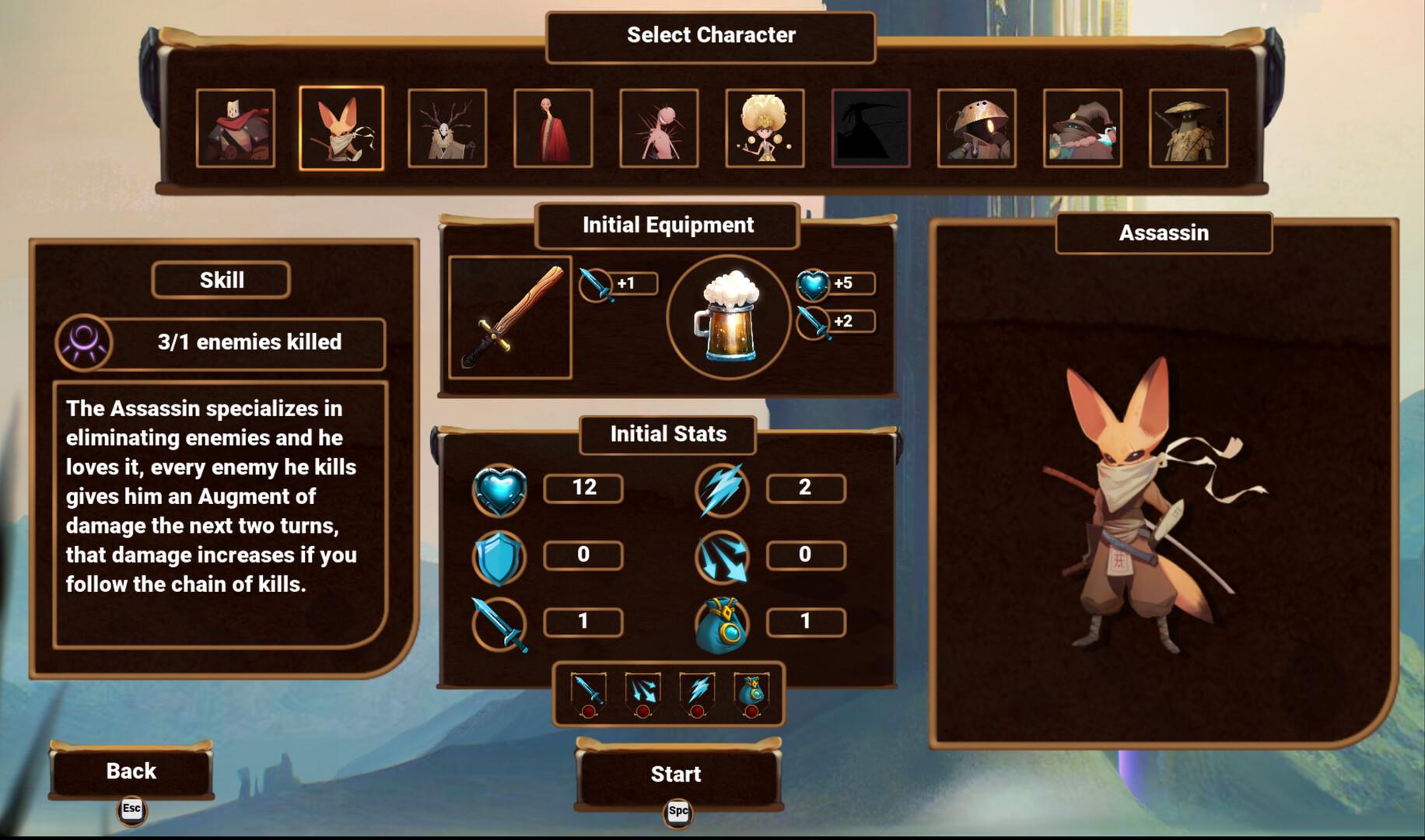Select the red-scarf knight character portrait
Screen dimensions: 1425x840
[x=236, y=128]
